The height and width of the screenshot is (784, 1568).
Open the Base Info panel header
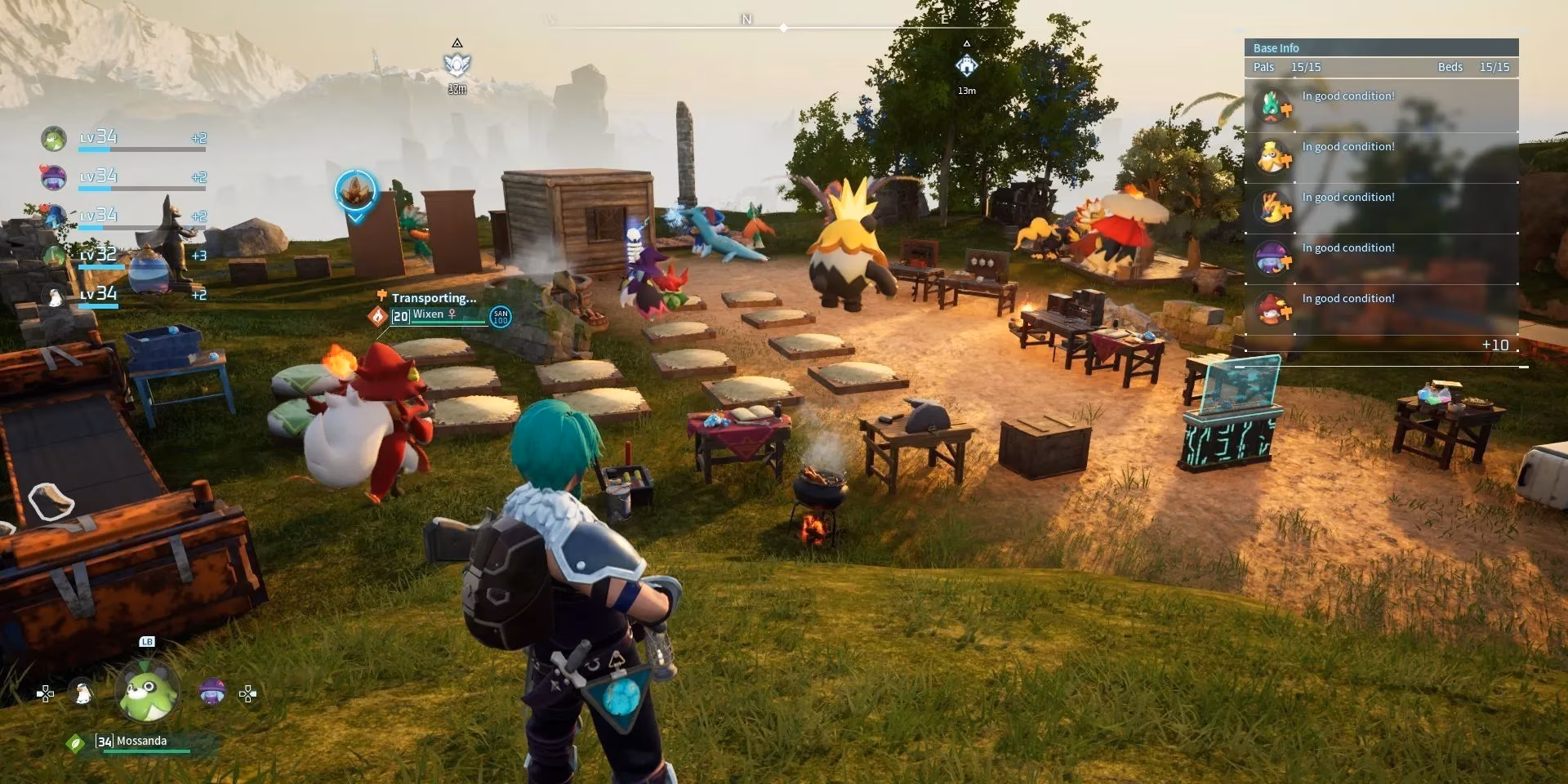tap(1380, 47)
